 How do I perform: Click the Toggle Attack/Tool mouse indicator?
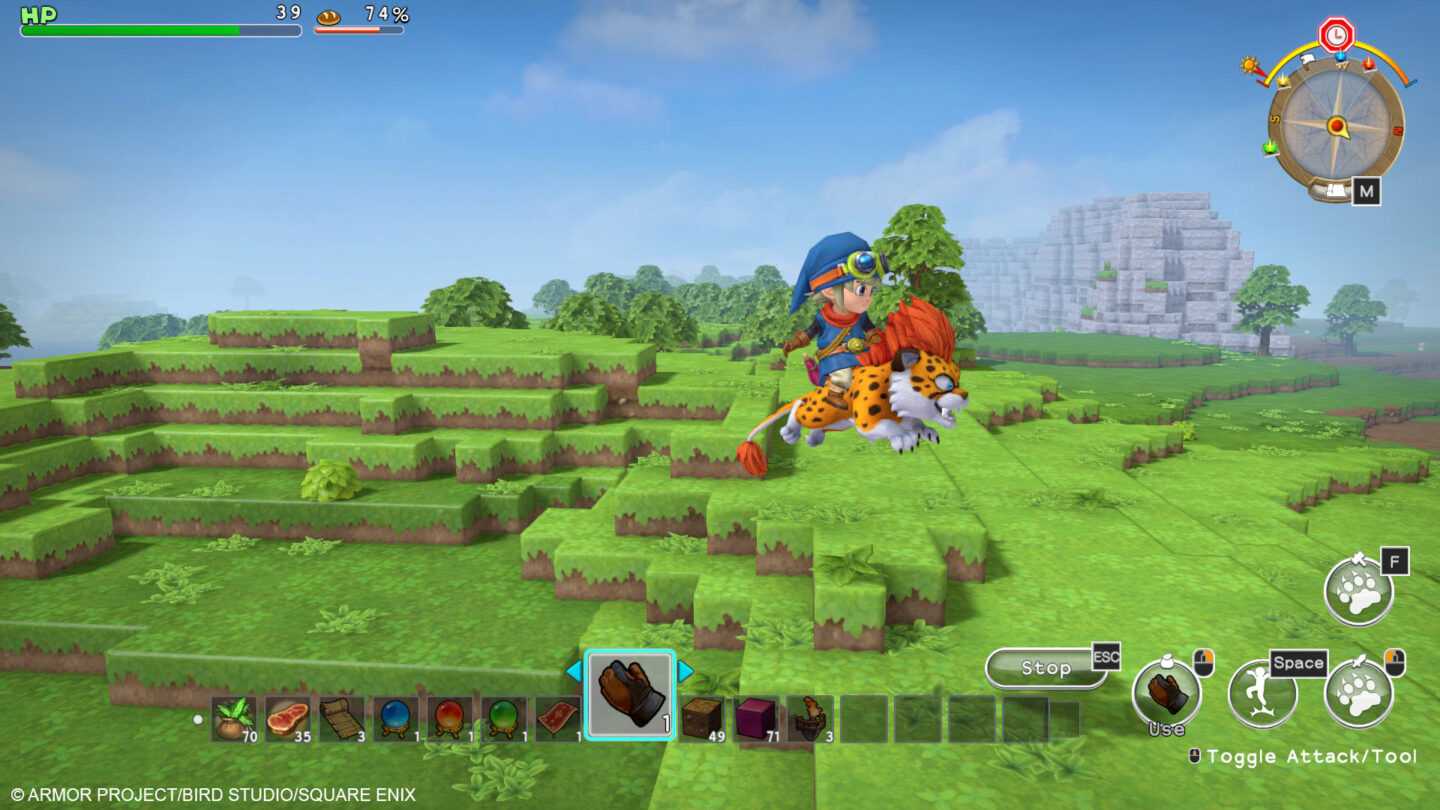(1196, 757)
